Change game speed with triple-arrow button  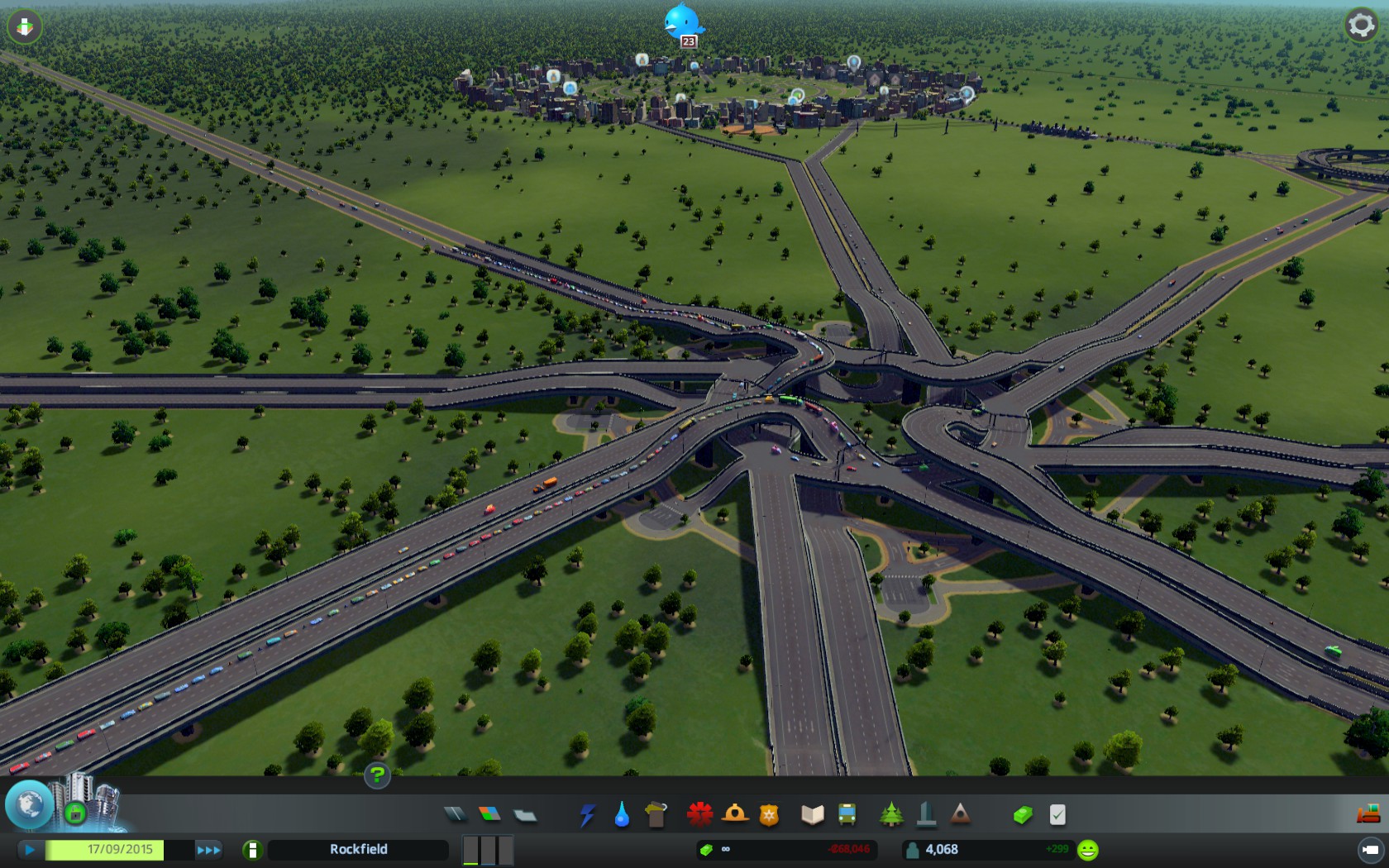[x=208, y=849]
